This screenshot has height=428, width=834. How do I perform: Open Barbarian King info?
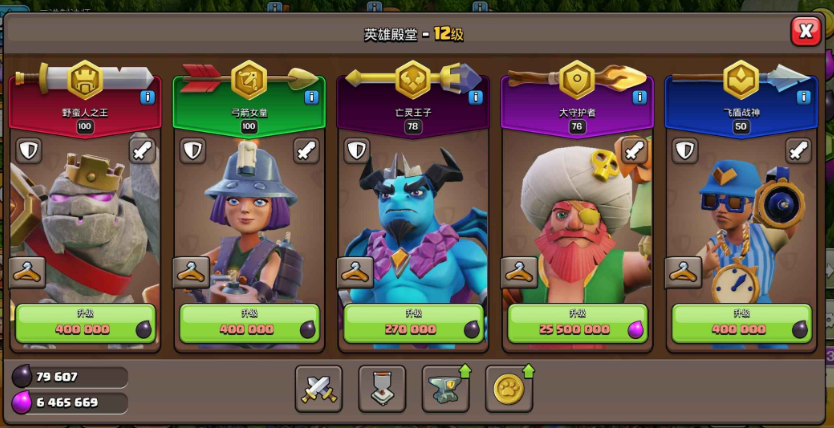coord(147,97)
